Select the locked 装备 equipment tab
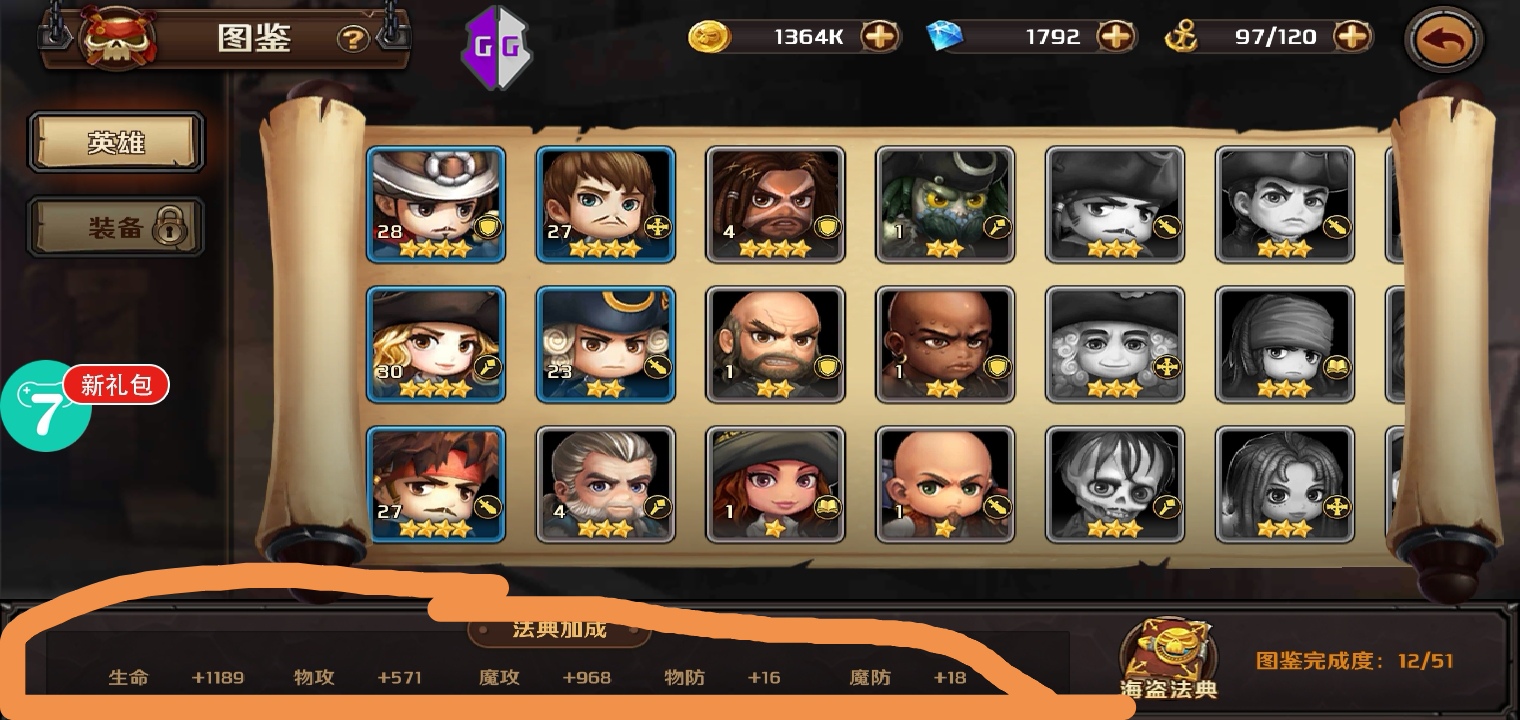Viewport: 1520px width, 720px height. click(116, 227)
